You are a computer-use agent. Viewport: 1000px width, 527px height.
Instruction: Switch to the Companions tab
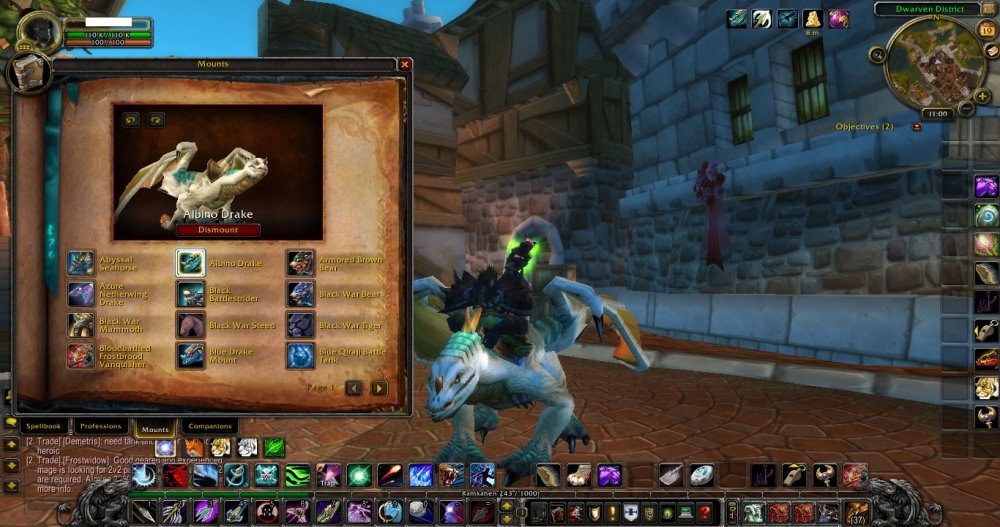(x=210, y=427)
